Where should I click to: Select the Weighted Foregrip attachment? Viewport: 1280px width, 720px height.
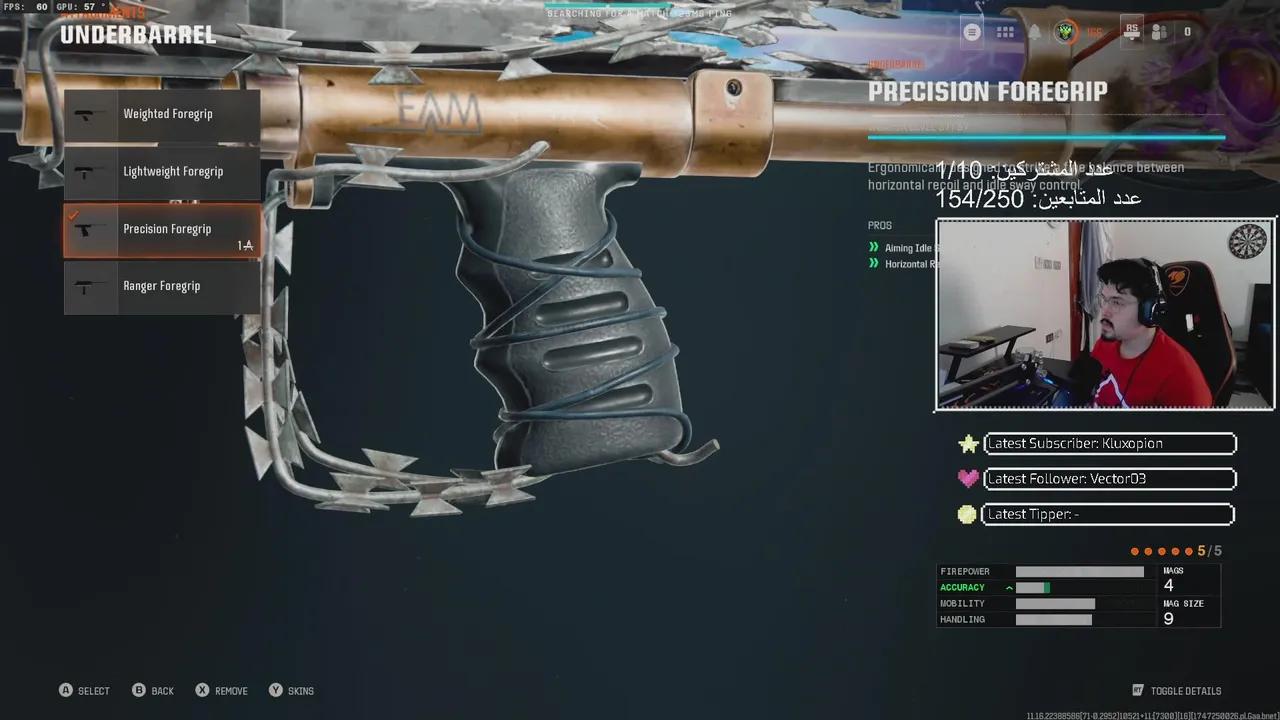pyautogui.click(x=162, y=114)
